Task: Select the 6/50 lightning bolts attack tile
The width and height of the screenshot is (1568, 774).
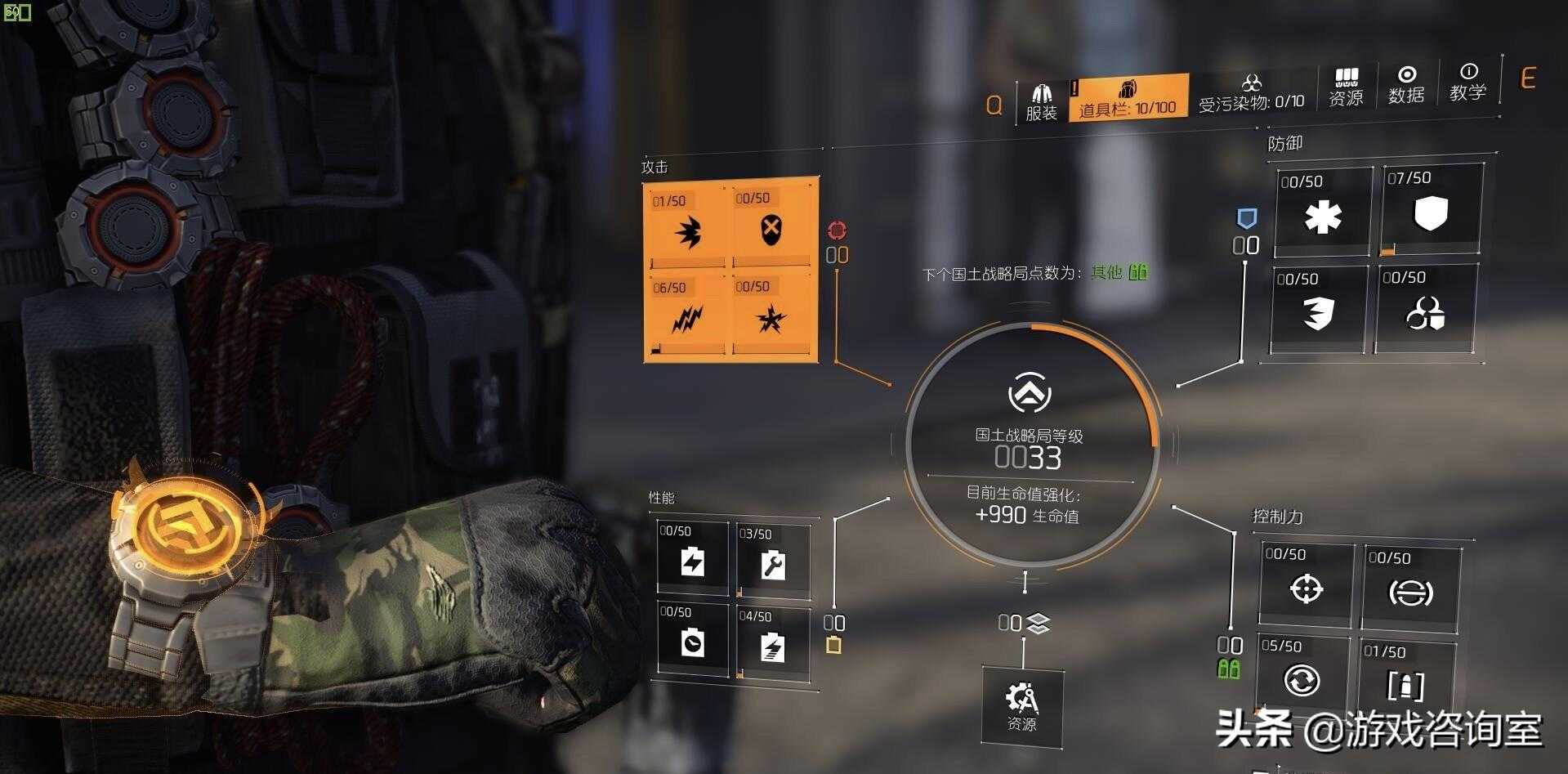Action: pos(687,316)
